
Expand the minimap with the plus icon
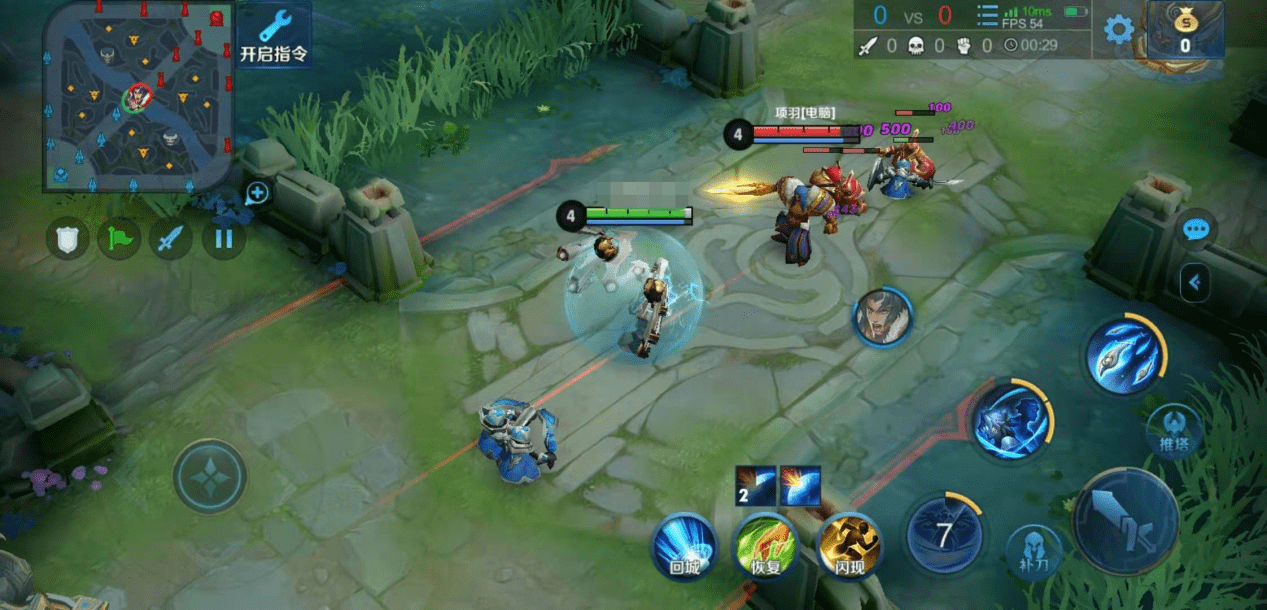click(x=257, y=193)
